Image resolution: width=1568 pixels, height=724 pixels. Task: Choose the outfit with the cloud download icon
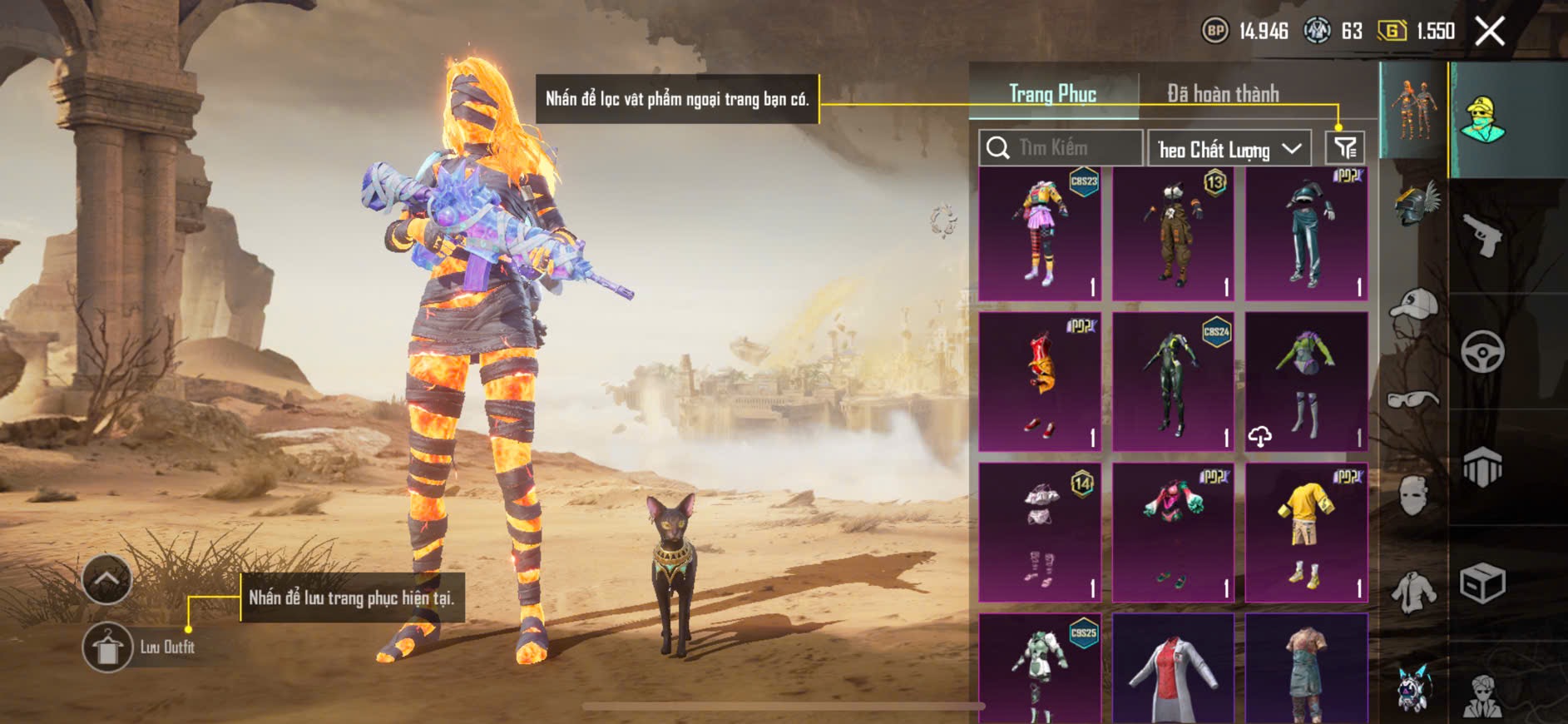click(1306, 383)
